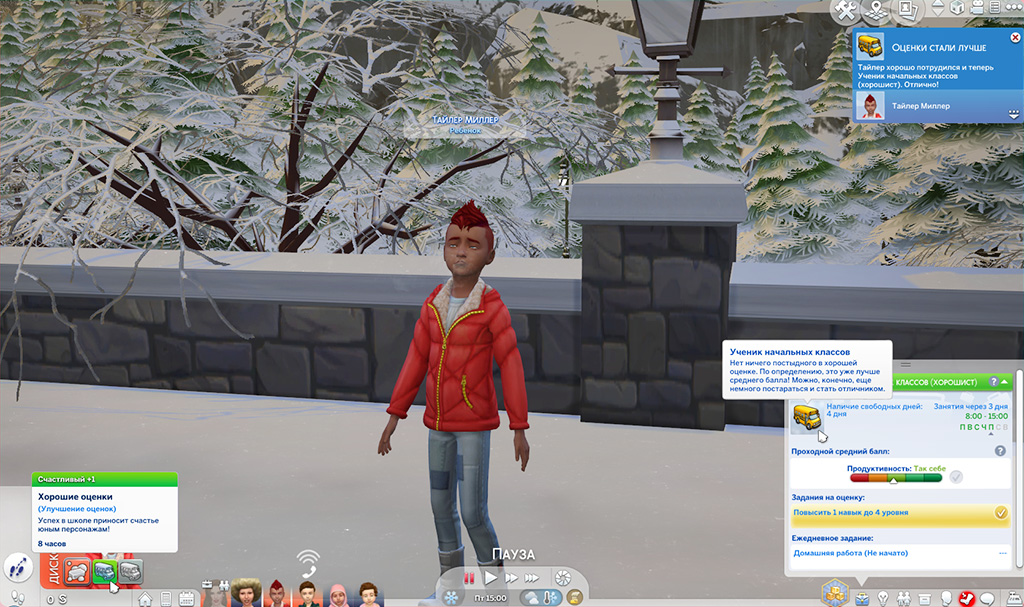
Task: Open the gallery photos icon
Action: [x=908, y=11]
